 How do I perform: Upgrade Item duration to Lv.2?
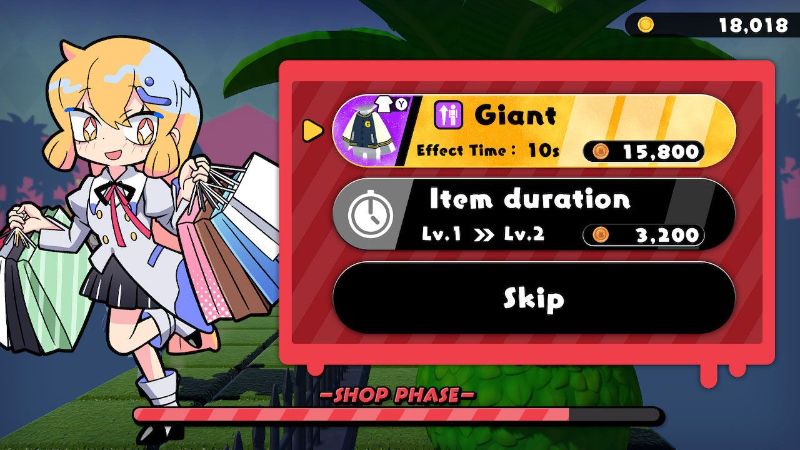click(533, 213)
